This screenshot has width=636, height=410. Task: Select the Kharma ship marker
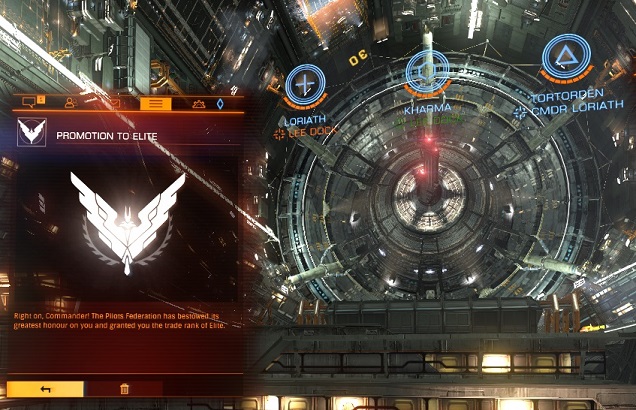coord(427,72)
